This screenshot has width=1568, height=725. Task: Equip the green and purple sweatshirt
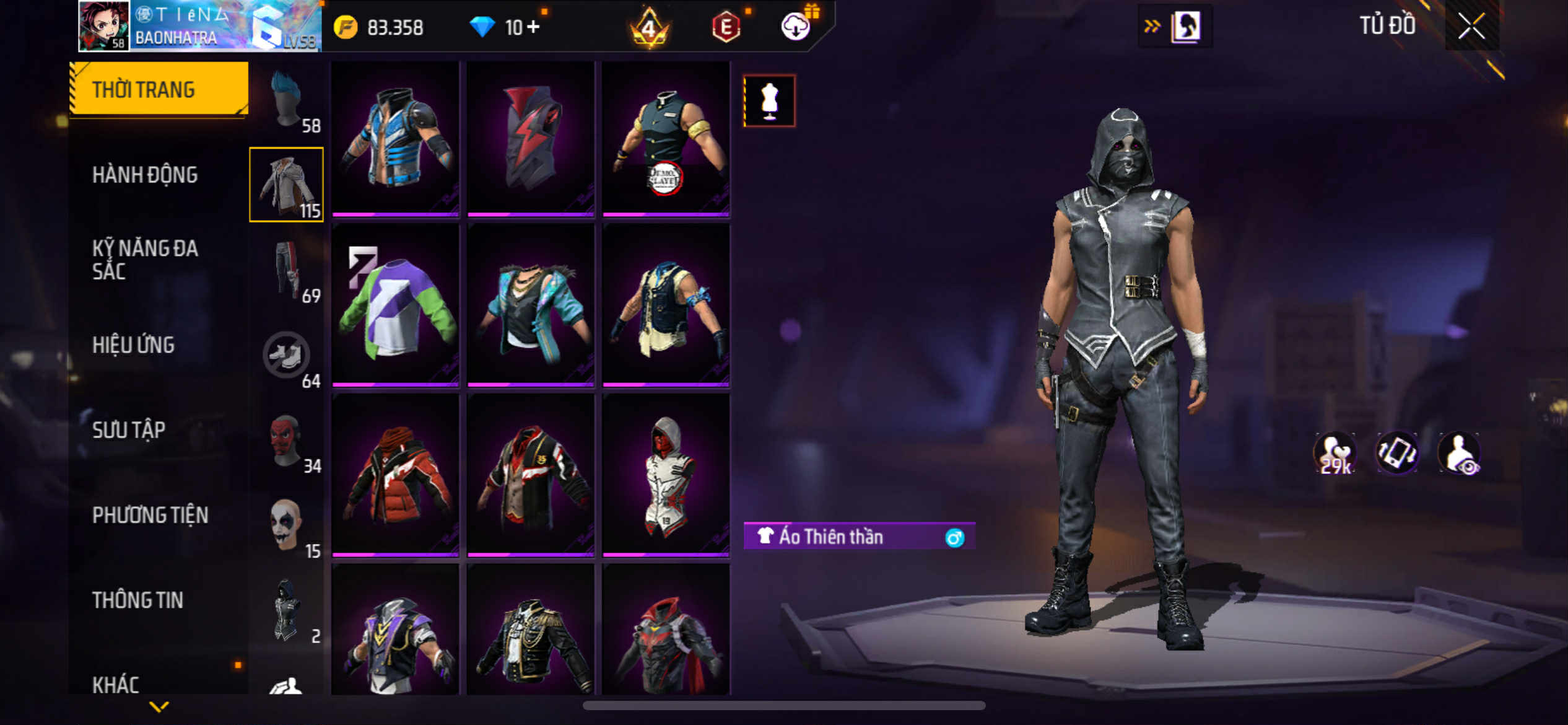point(395,305)
